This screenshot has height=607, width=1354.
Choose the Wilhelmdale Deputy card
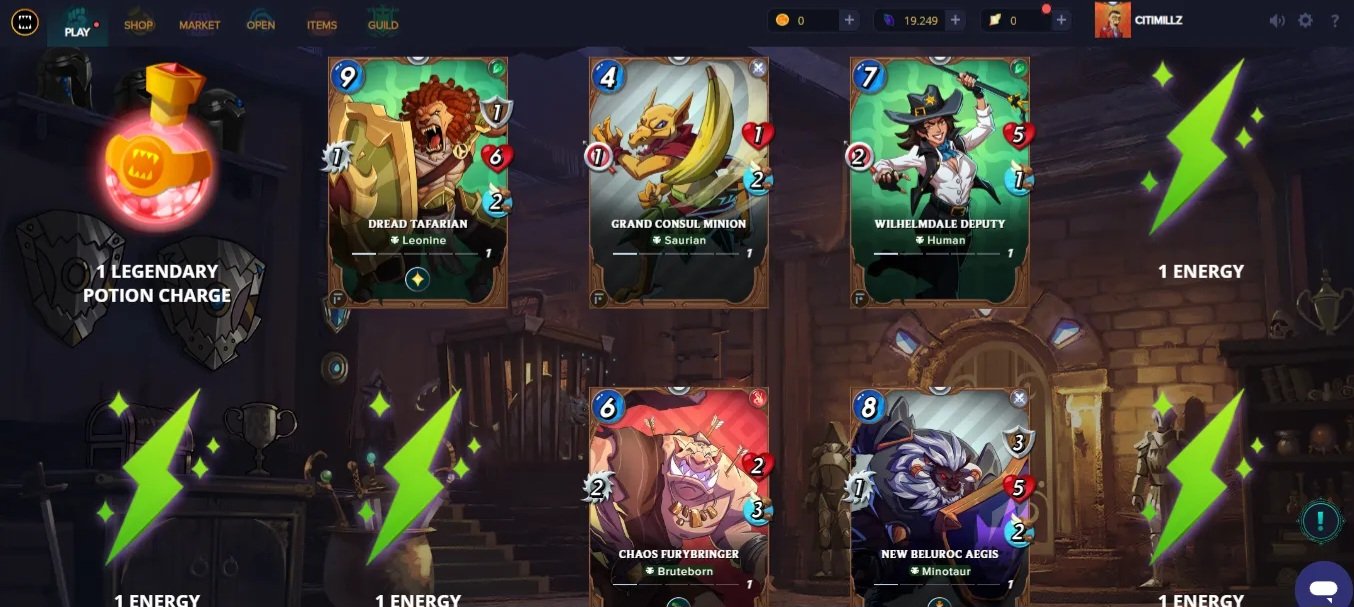click(x=939, y=181)
